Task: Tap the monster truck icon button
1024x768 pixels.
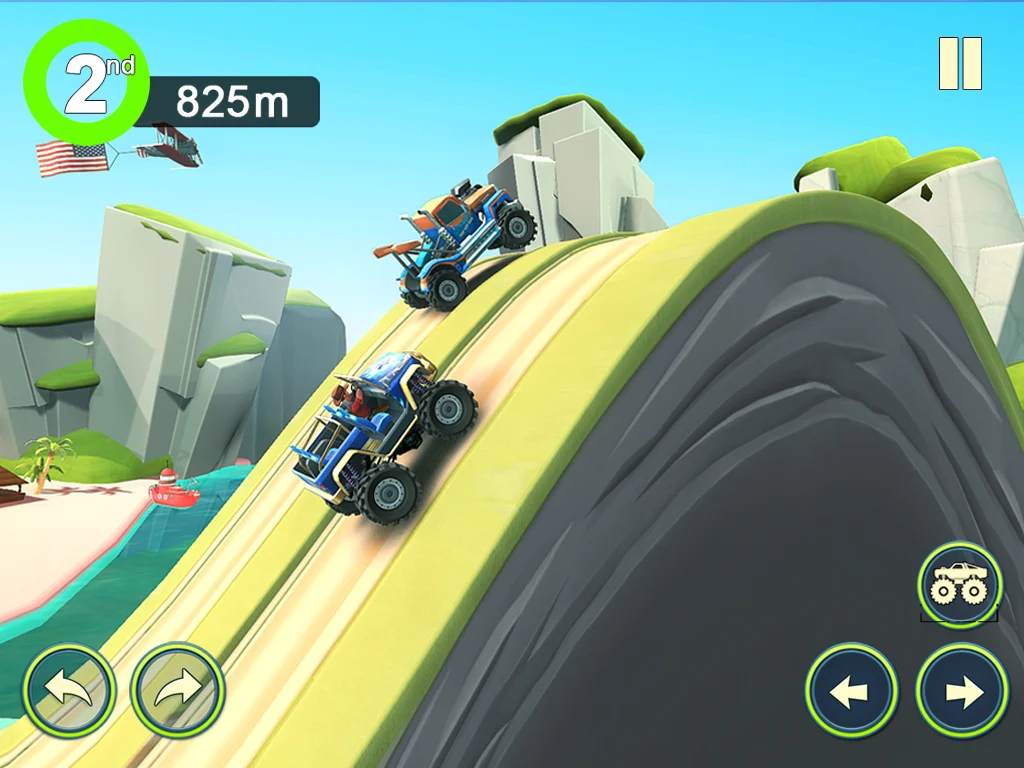Action: [x=959, y=584]
